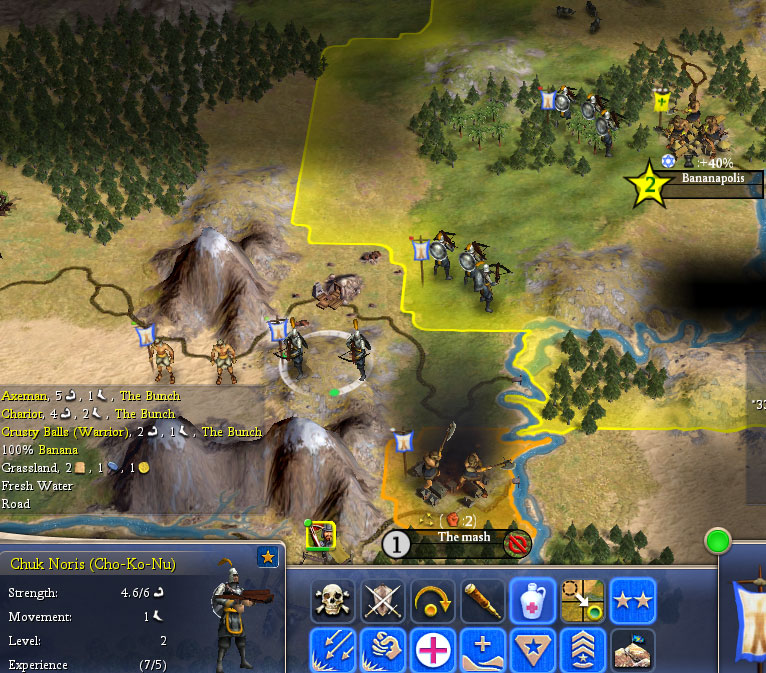
Task: Select the crossed swords and shield command
Action: click(x=384, y=600)
